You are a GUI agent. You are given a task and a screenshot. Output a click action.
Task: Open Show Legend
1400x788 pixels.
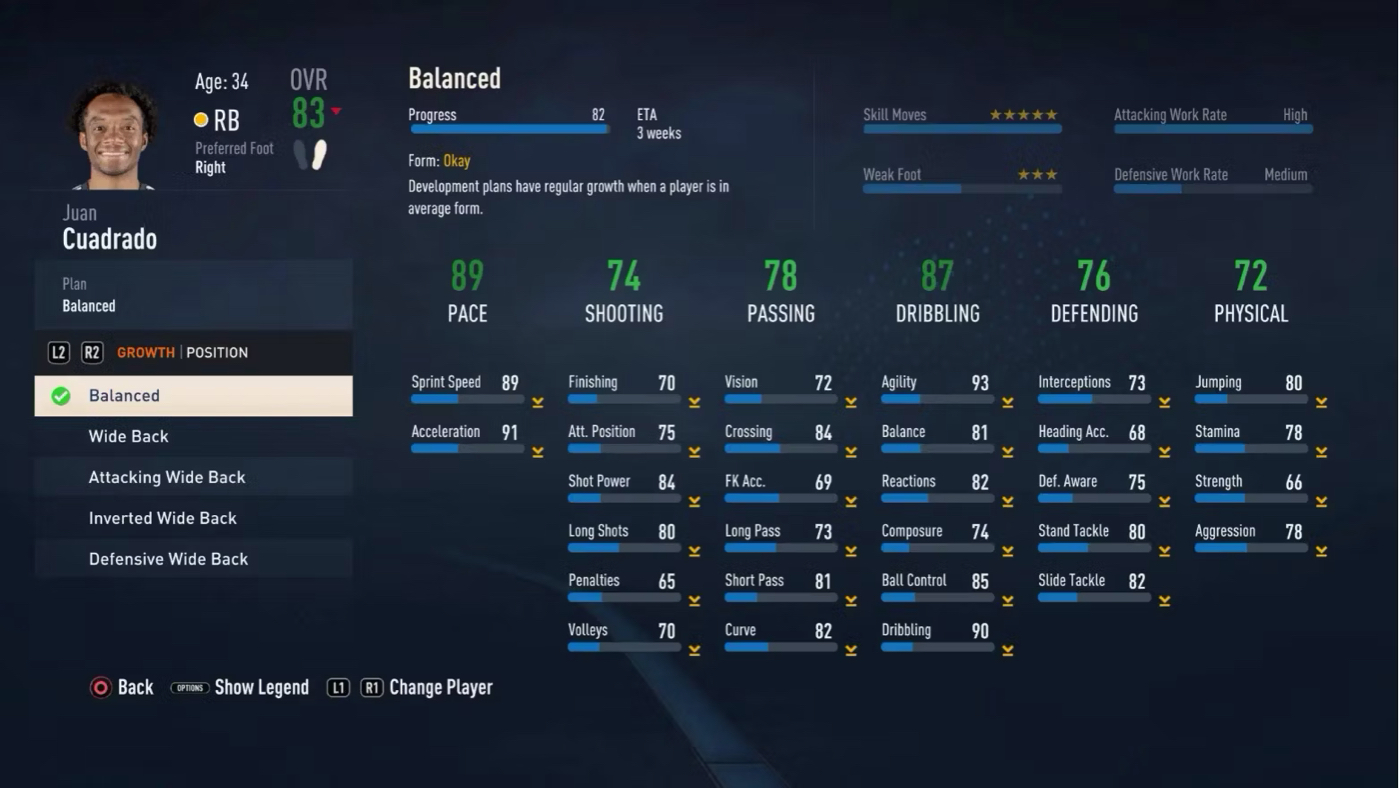click(262, 687)
